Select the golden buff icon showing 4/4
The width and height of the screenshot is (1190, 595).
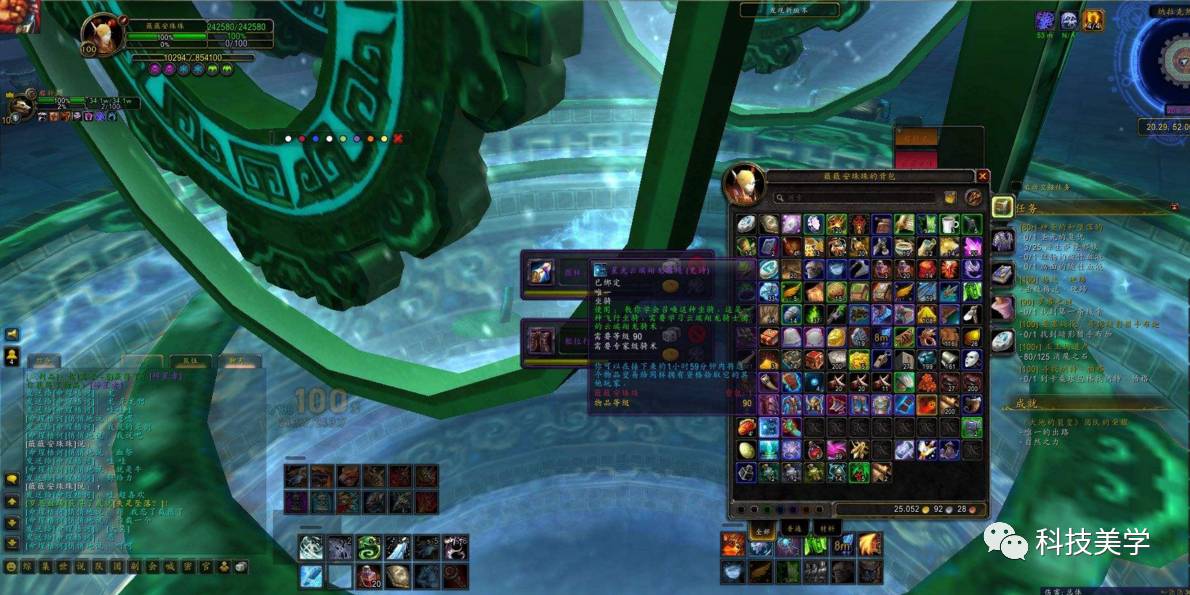1094,20
